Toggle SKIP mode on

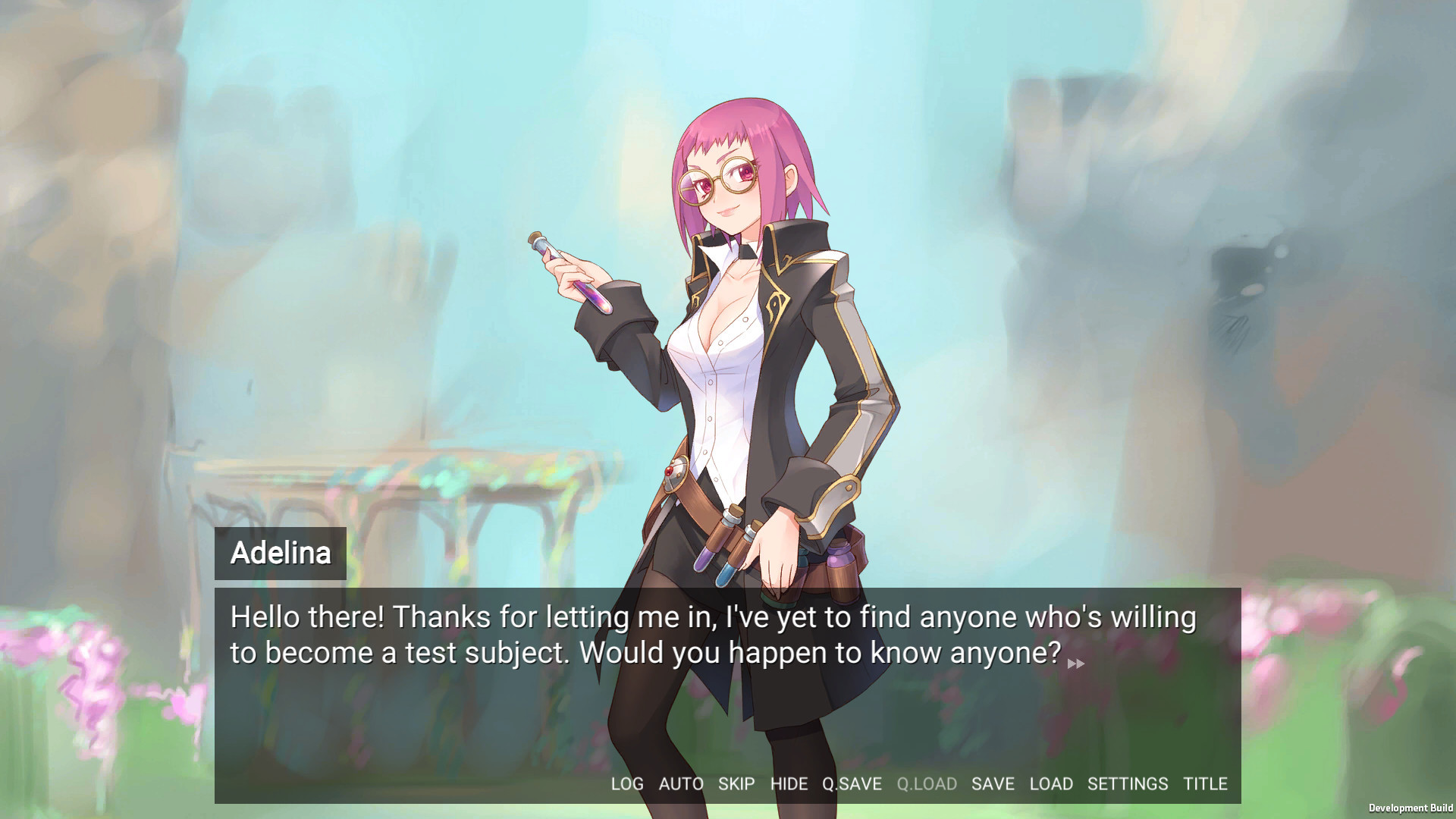click(735, 784)
